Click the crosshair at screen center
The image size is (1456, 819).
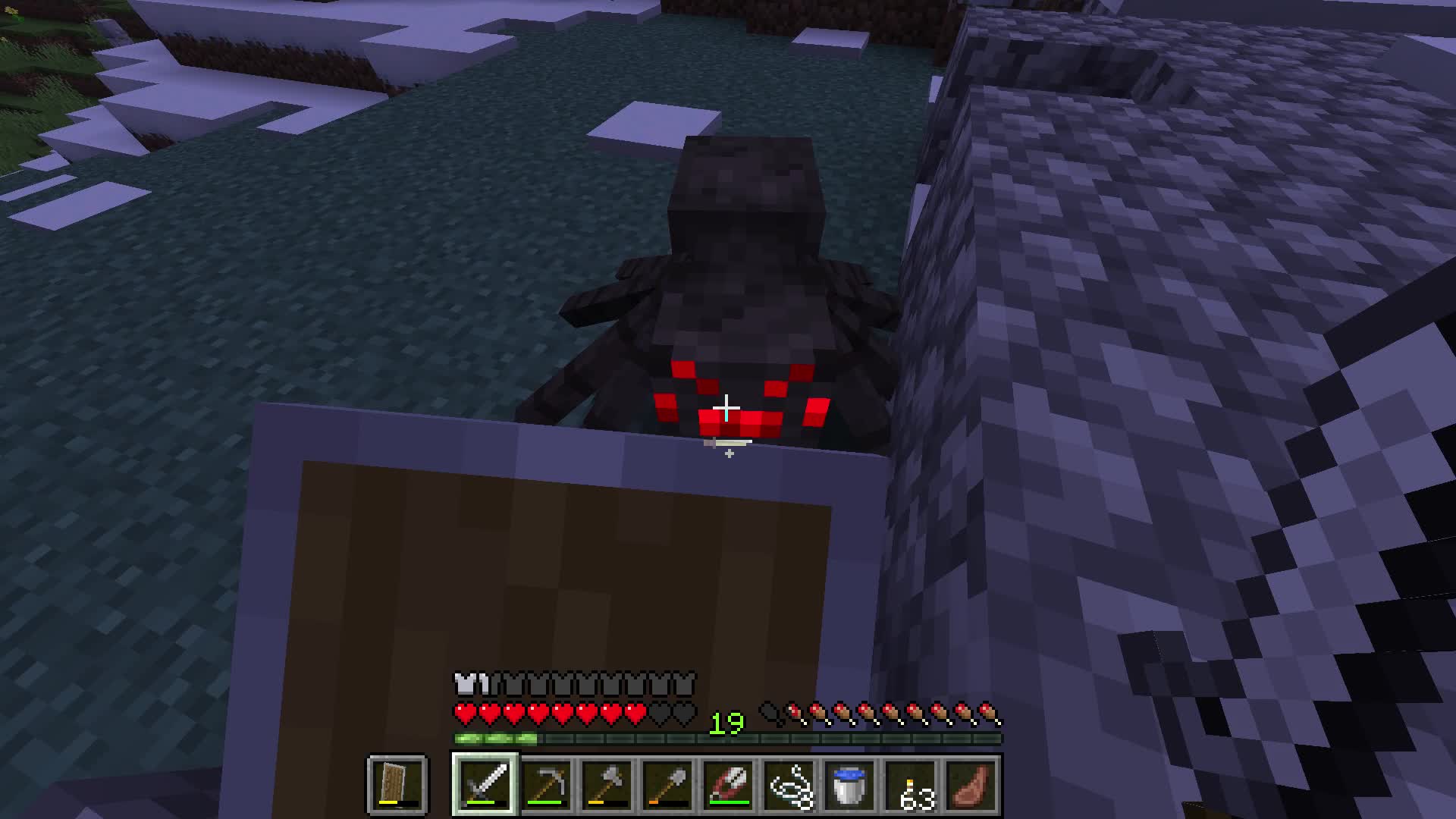point(728,409)
